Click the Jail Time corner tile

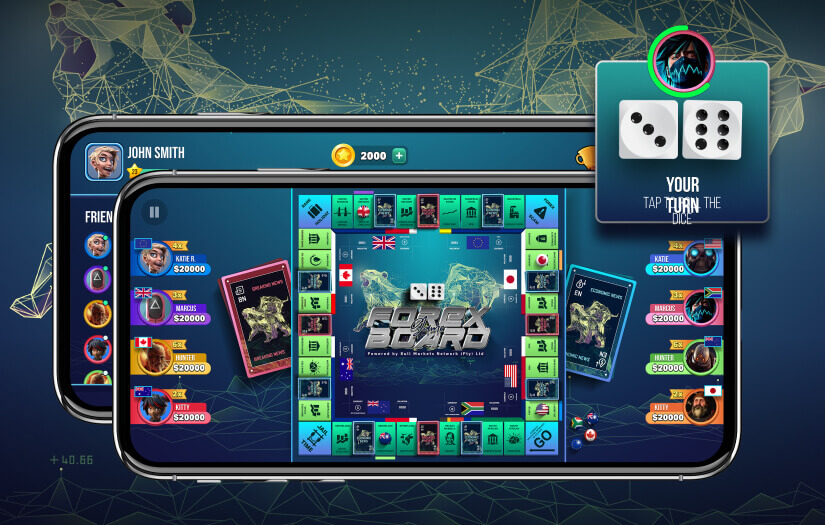[315, 439]
